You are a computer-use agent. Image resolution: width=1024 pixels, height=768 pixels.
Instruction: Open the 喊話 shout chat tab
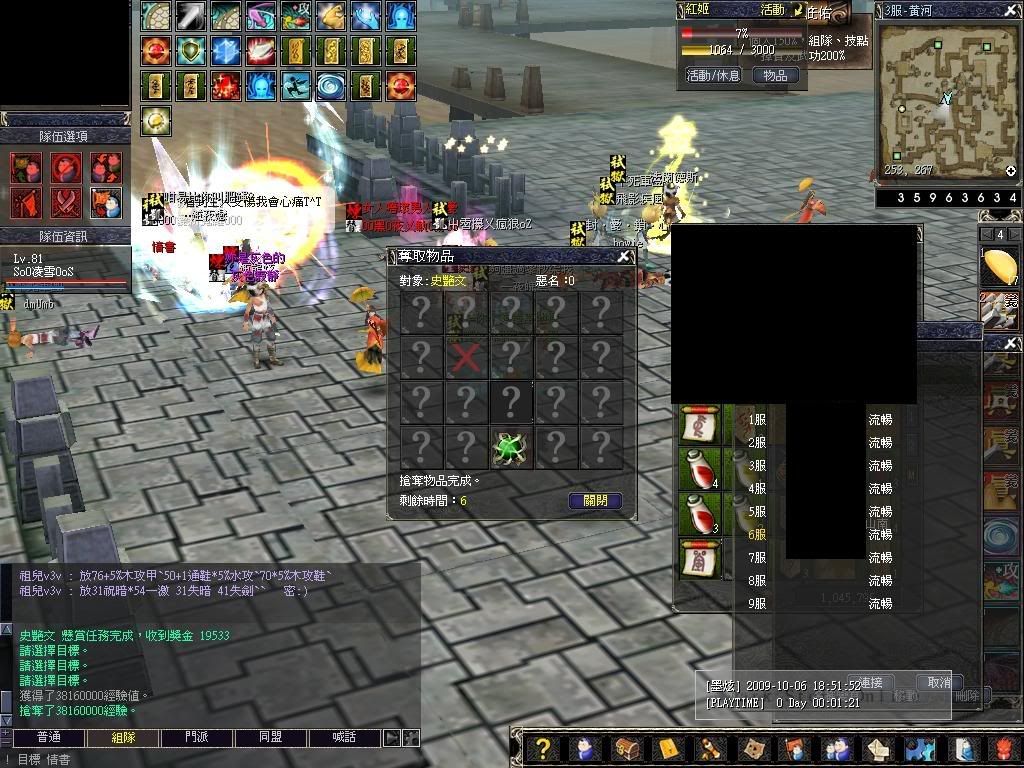pos(344,737)
